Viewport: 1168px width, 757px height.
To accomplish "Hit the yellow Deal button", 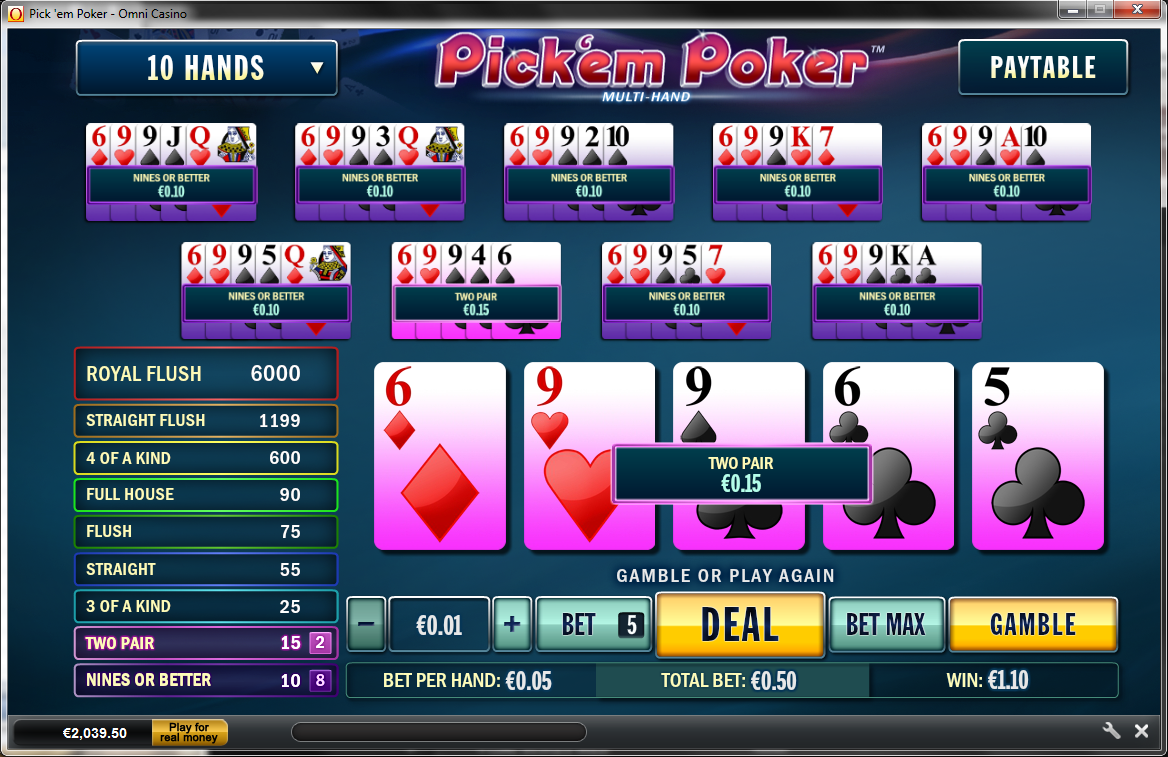I will coord(740,625).
